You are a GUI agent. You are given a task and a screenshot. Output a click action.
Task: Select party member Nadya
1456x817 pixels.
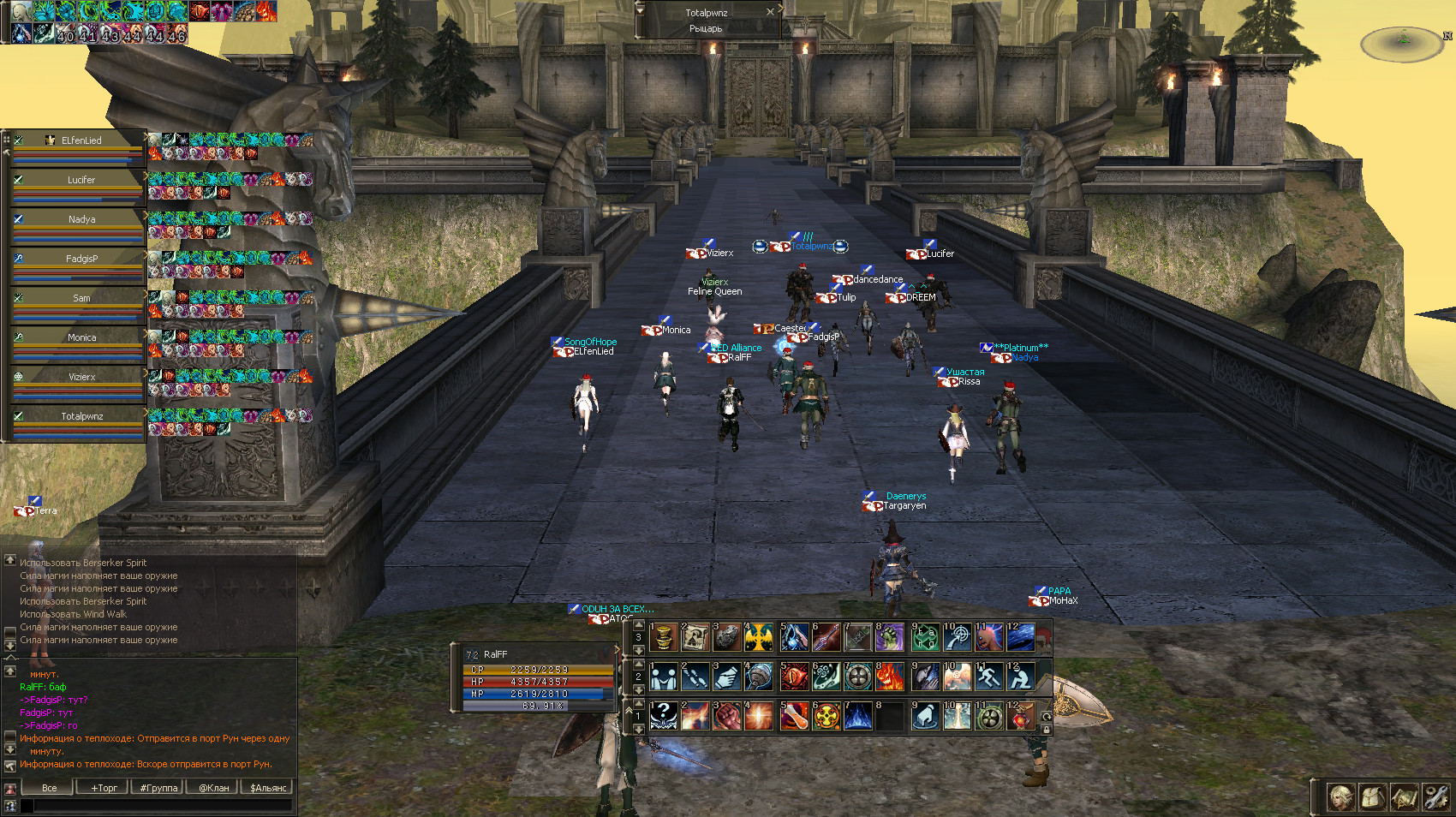pos(81,219)
